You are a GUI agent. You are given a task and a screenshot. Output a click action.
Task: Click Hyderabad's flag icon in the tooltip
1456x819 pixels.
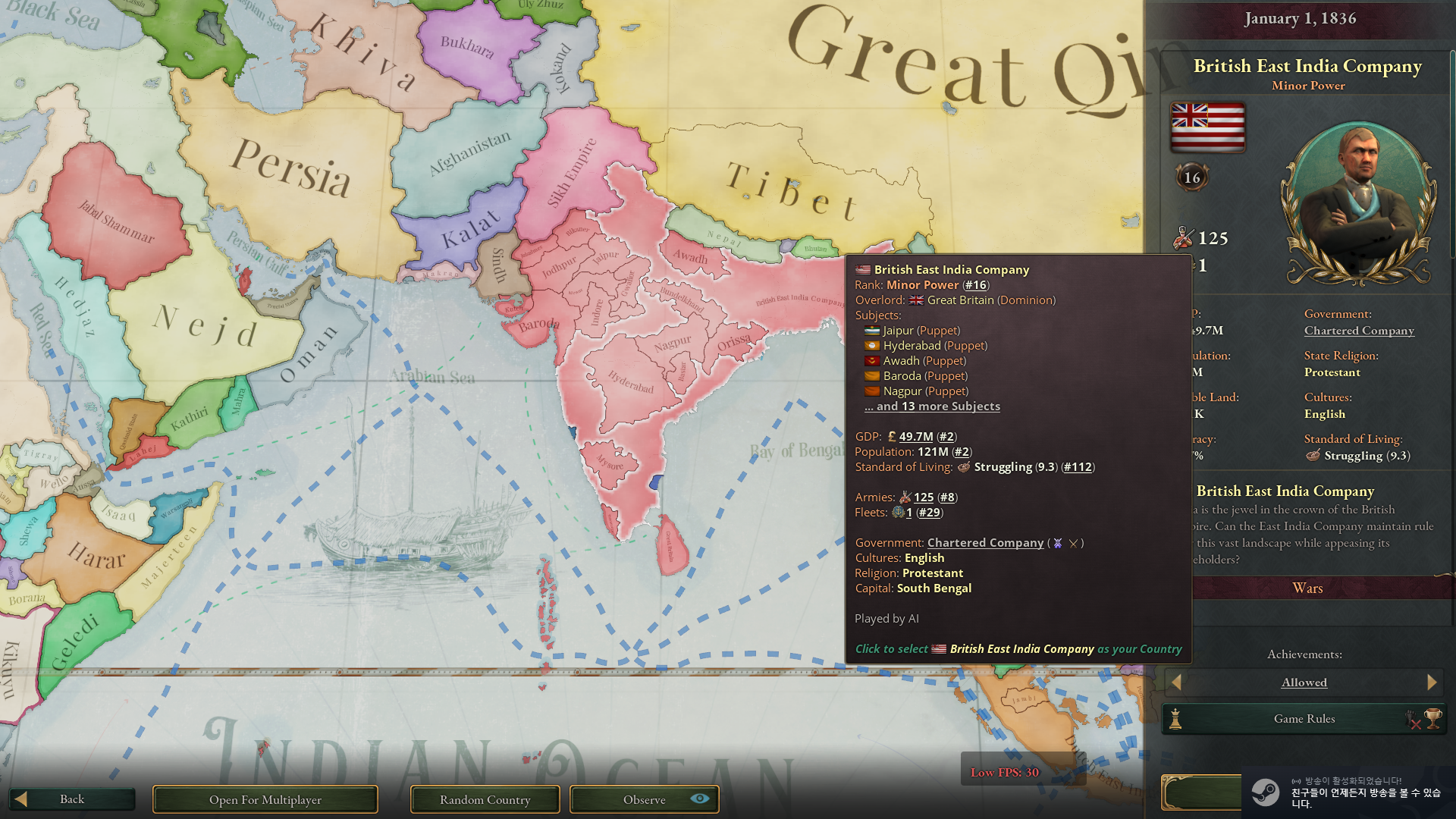tap(871, 346)
